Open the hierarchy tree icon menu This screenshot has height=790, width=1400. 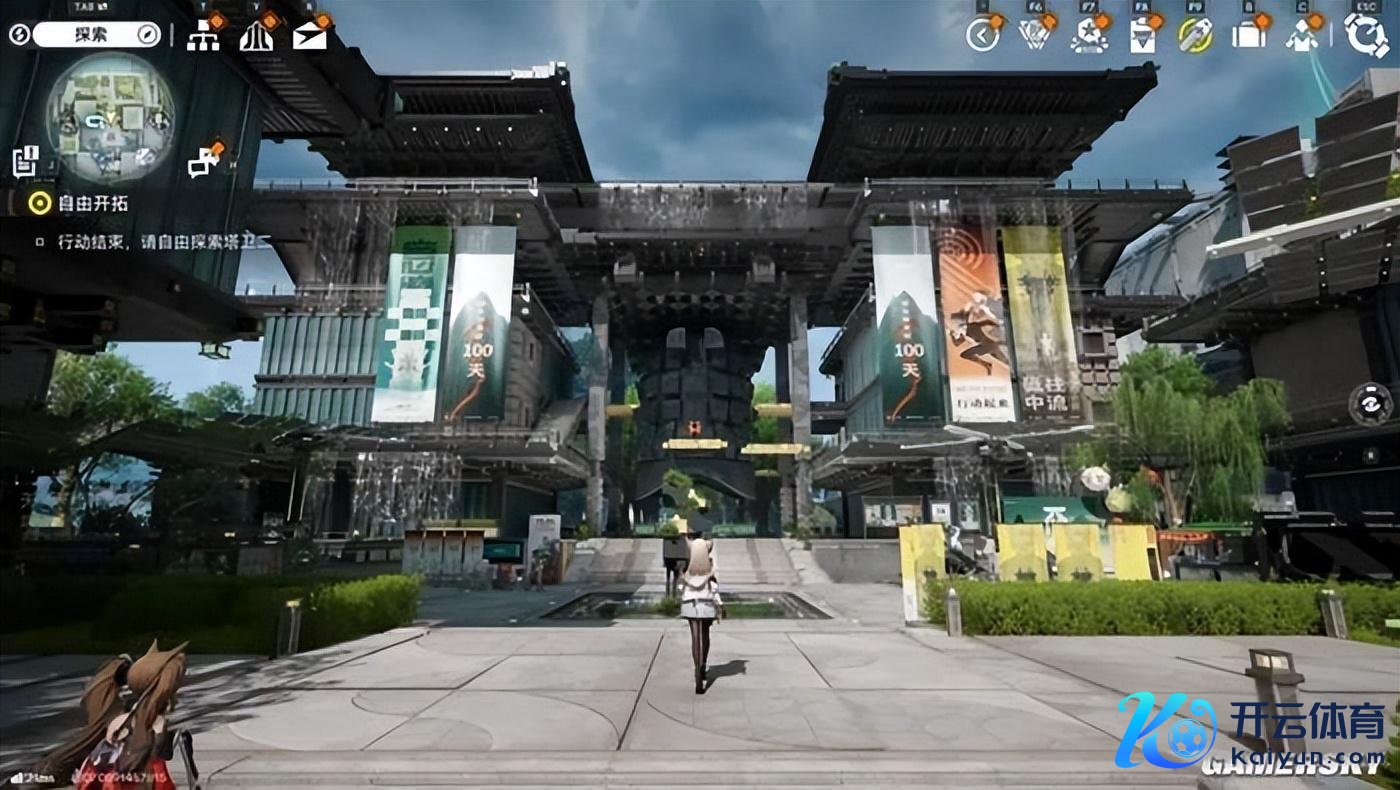tap(203, 36)
